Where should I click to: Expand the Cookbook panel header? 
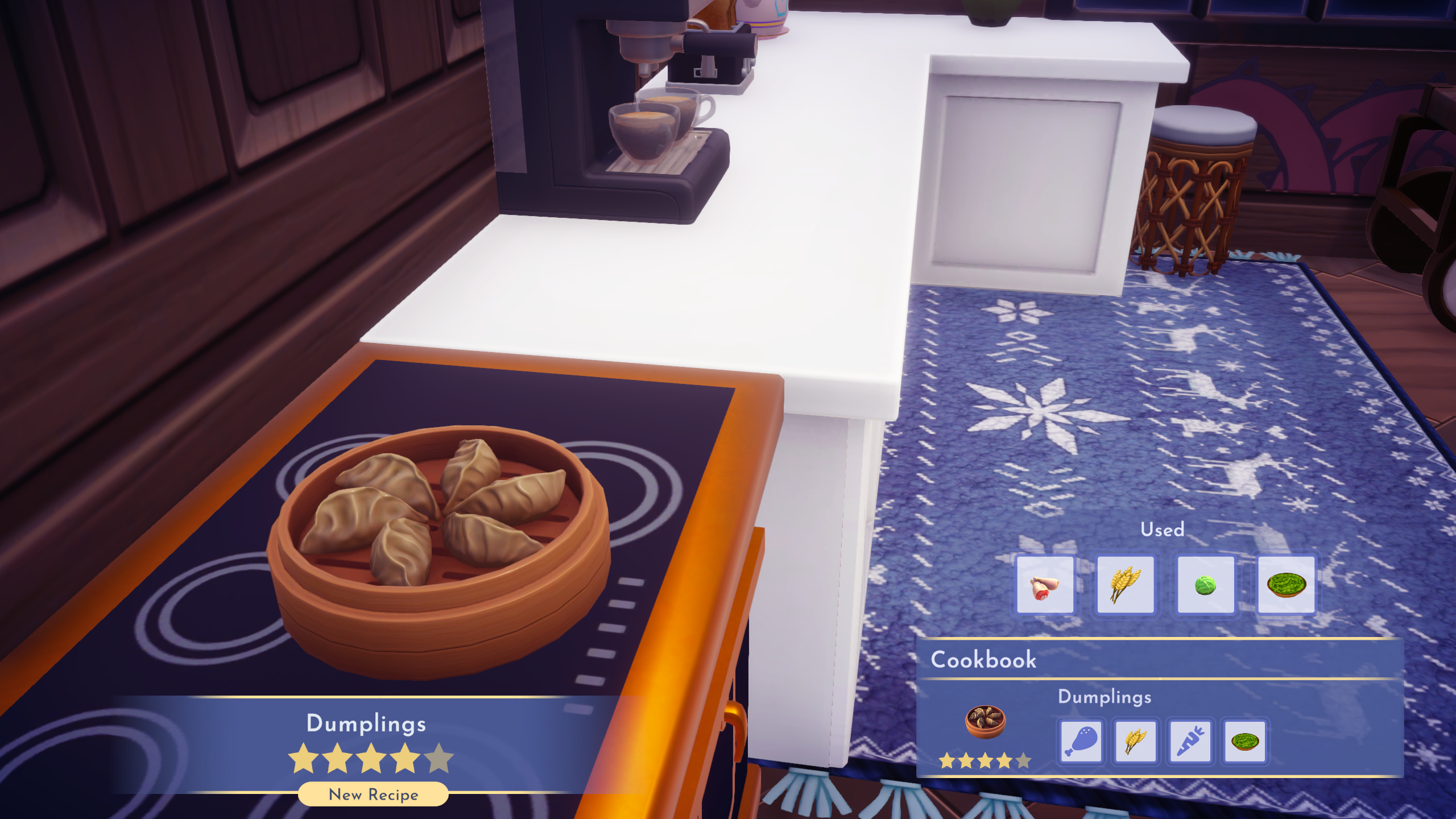[984, 660]
